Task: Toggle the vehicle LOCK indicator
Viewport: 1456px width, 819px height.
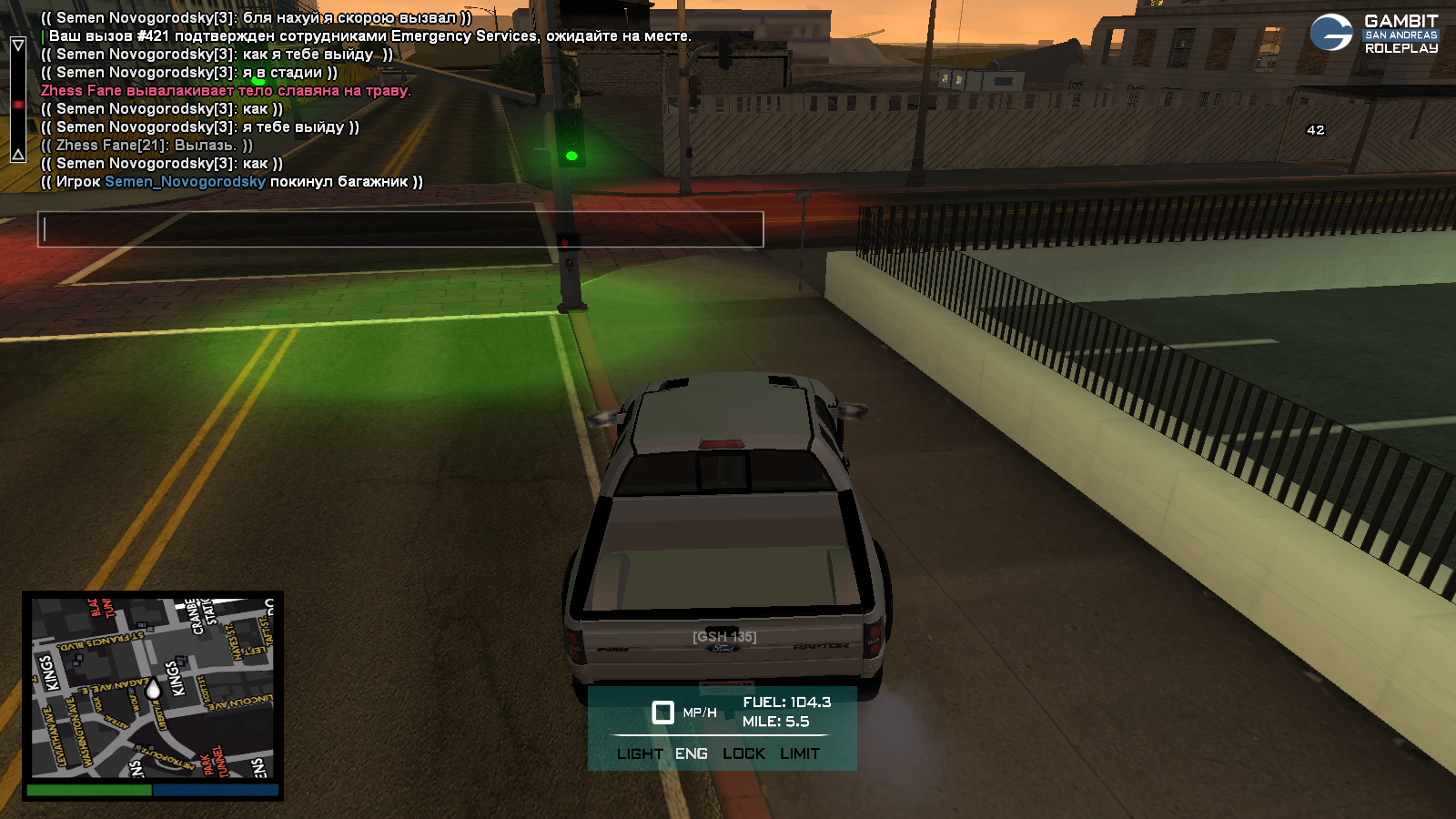Action: point(743,753)
